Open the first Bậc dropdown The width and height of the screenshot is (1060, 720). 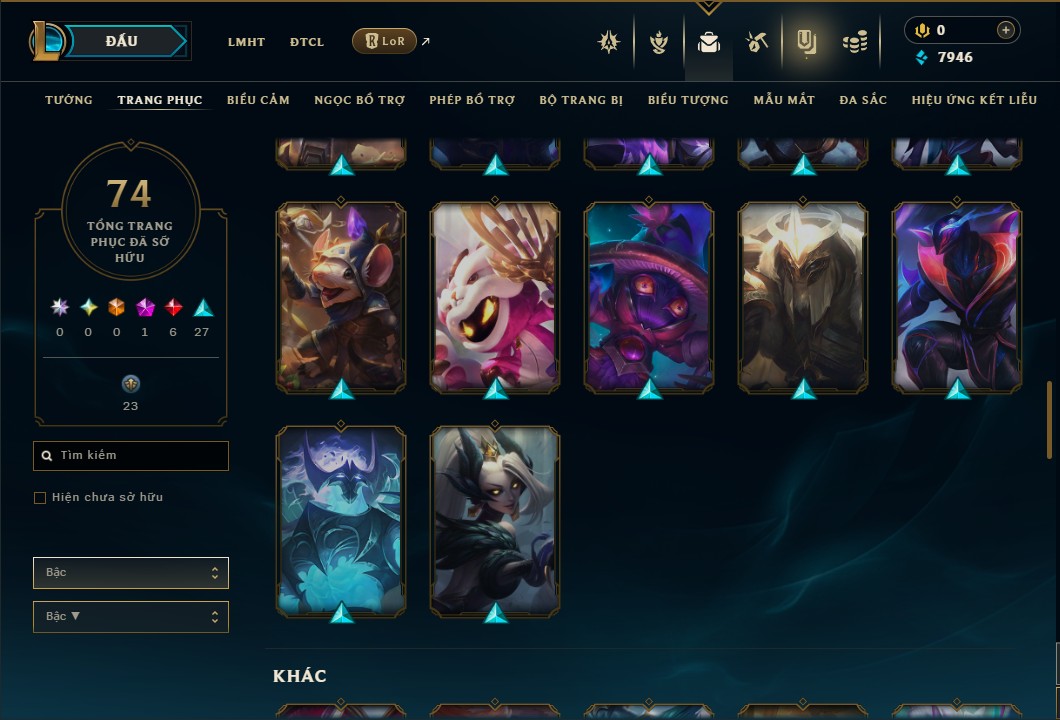tap(131, 573)
